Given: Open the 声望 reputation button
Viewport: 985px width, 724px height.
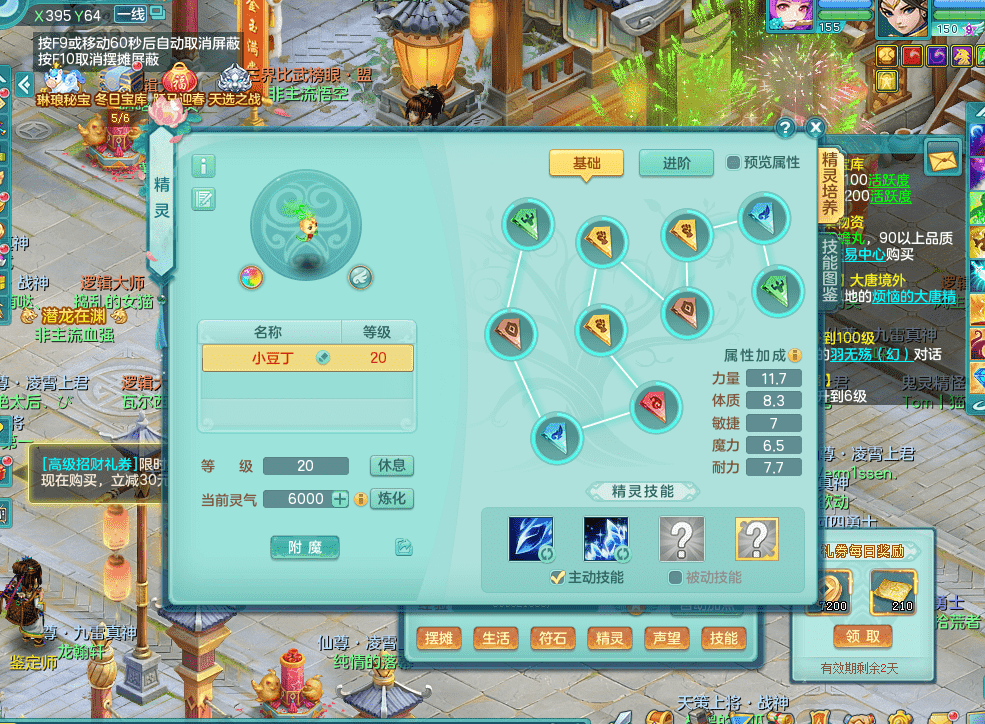Looking at the screenshot, I should (667, 639).
